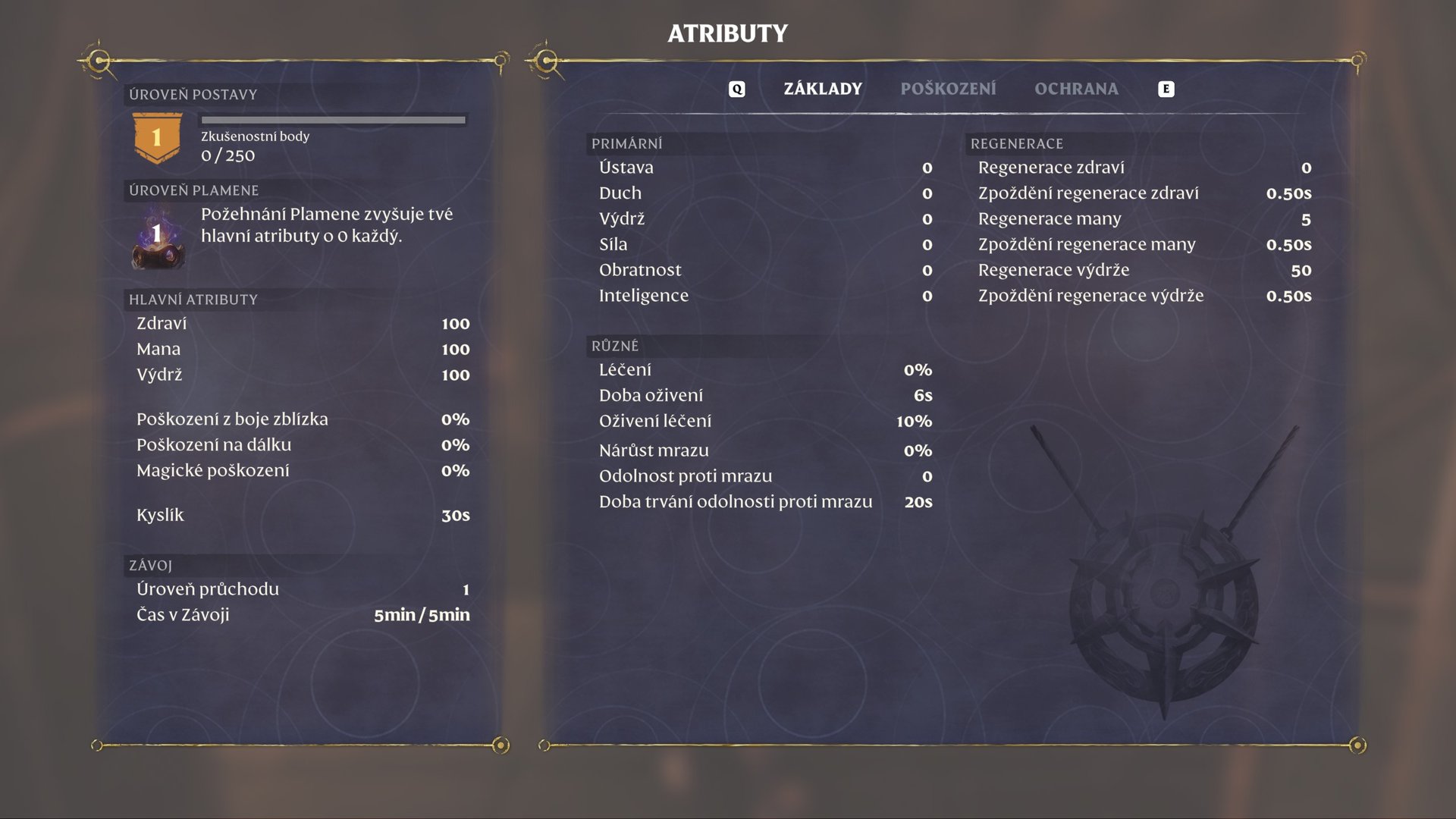This screenshot has width=1456, height=819.
Task: Expand the PRIMÁRNÍ attributes section
Action: tap(628, 143)
